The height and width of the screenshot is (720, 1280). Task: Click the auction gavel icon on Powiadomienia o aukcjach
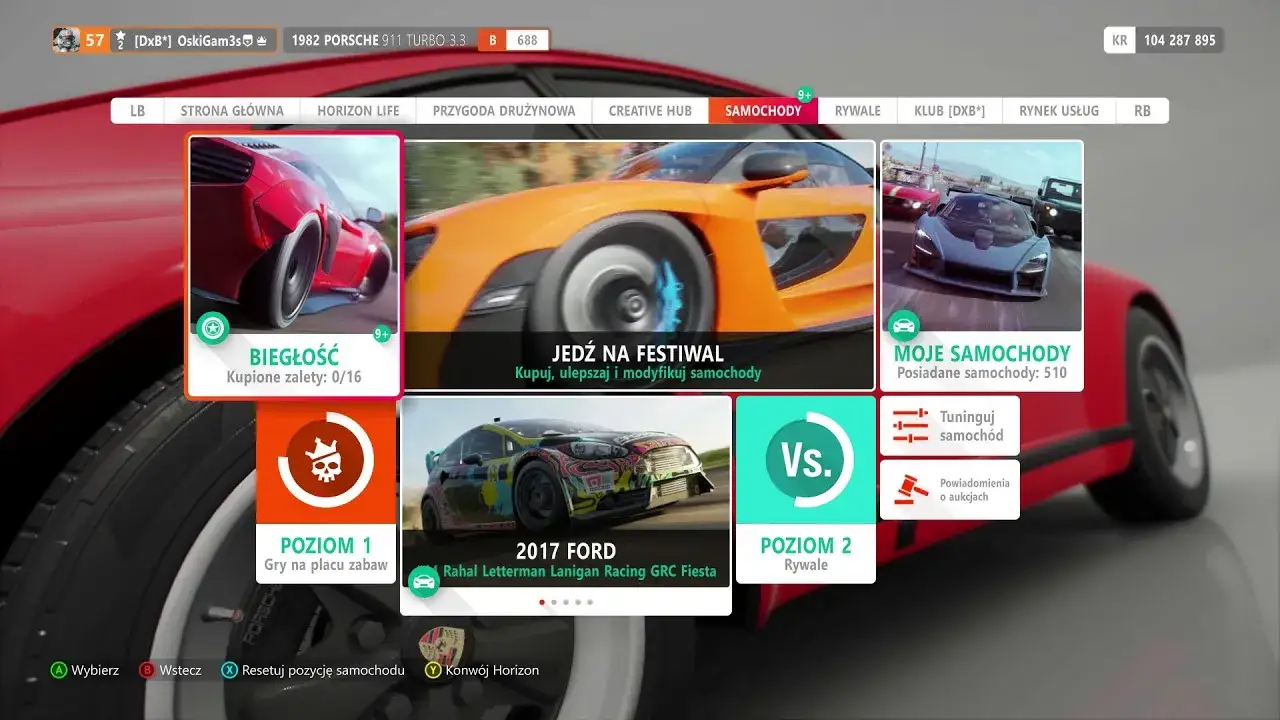(x=911, y=489)
